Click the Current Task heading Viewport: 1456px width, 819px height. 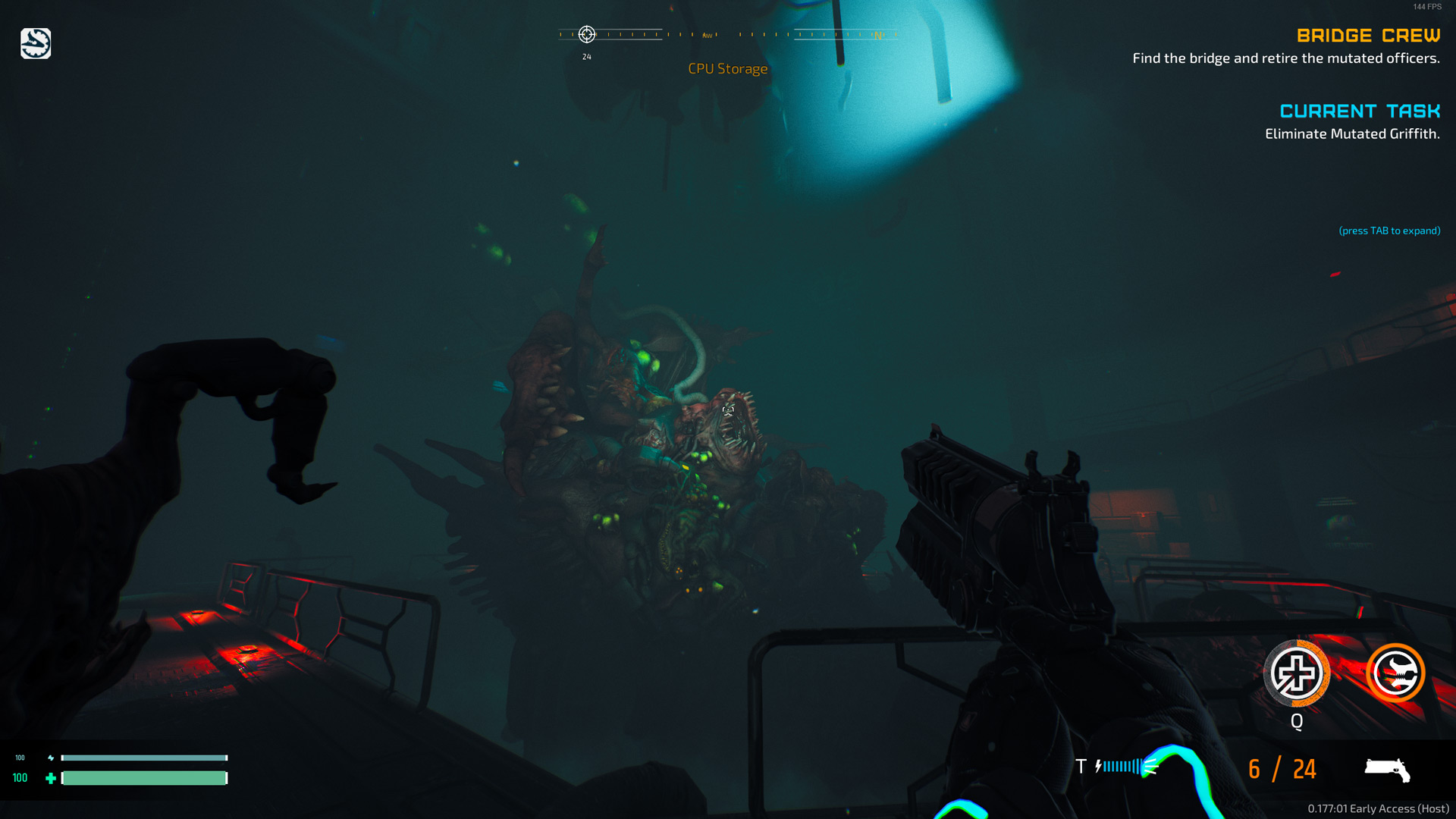pos(1360,111)
